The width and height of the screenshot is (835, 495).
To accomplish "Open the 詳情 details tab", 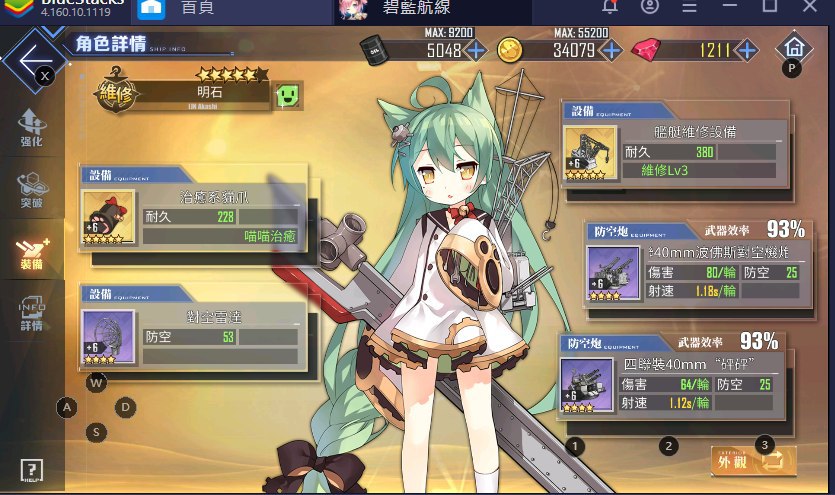I will tap(31, 314).
